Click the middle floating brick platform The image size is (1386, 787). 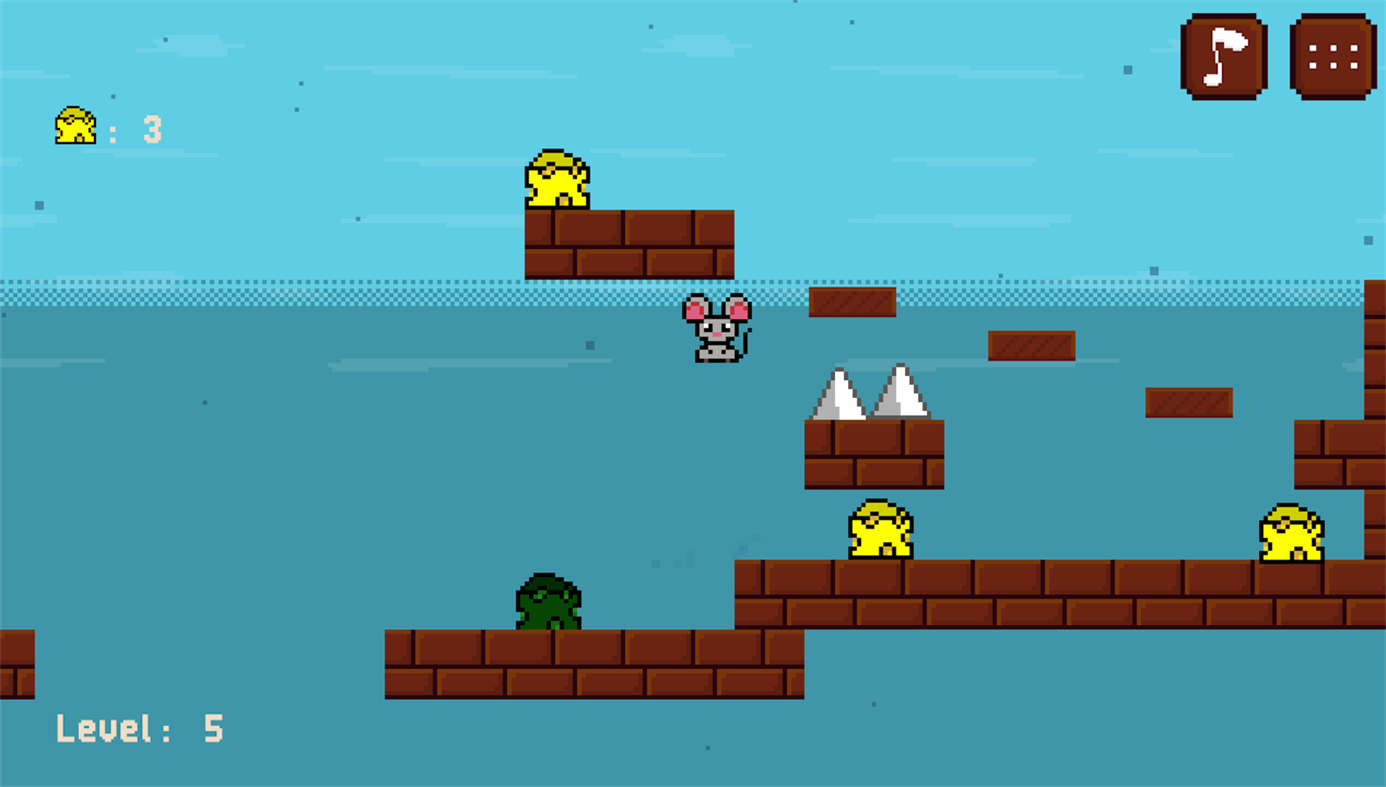coord(1032,344)
